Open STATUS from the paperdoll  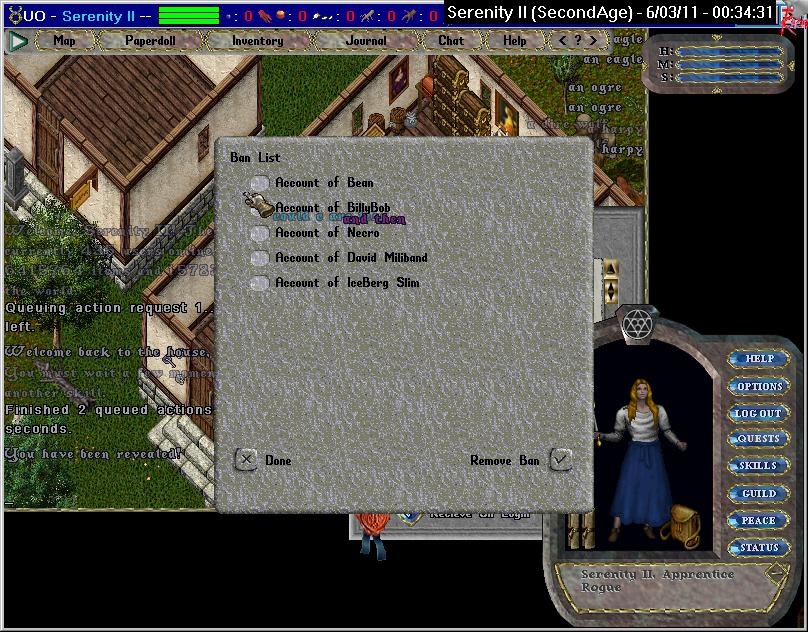point(759,547)
